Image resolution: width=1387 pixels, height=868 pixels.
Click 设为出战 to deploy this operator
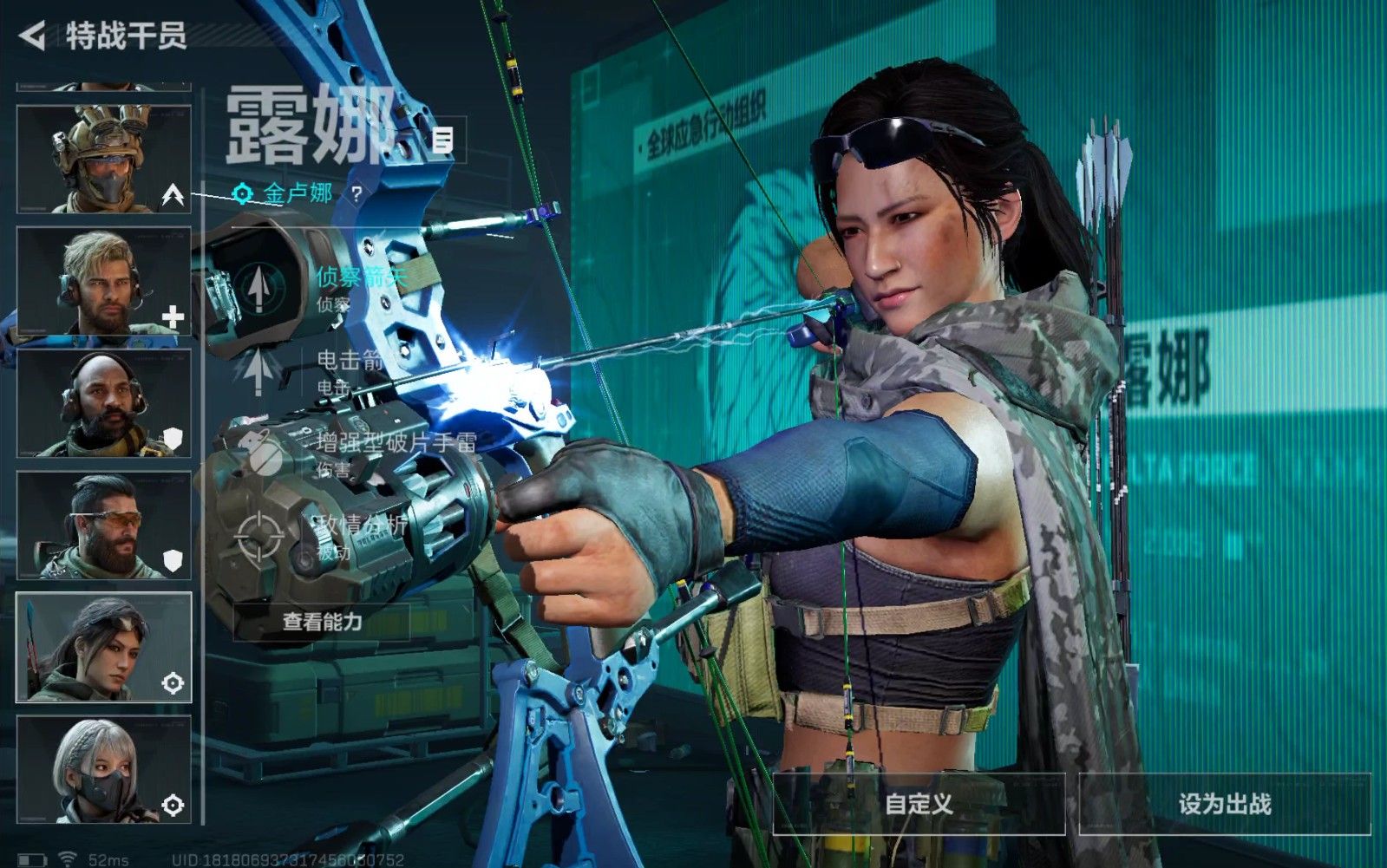tap(1224, 804)
